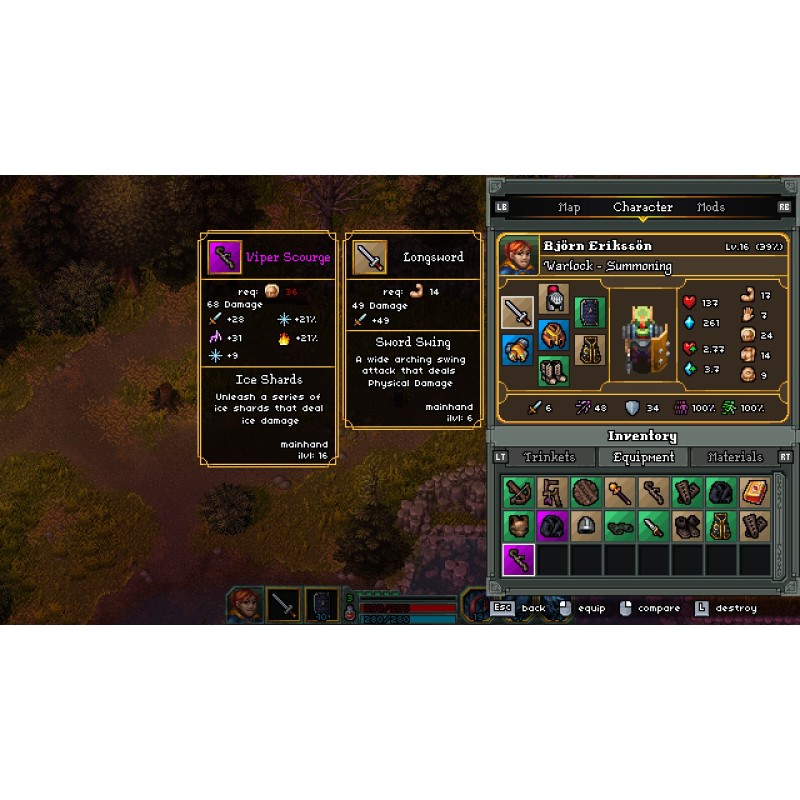This screenshot has width=800, height=800.
Task: Click the steel helmet inventory item
Action: click(x=586, y=527)
